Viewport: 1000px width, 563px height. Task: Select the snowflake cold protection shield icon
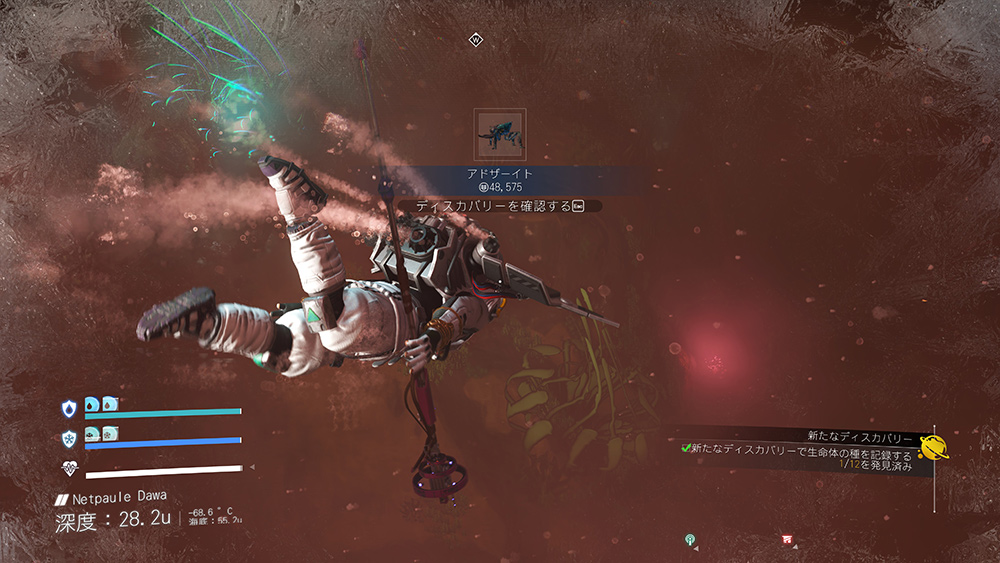point(68,437)
